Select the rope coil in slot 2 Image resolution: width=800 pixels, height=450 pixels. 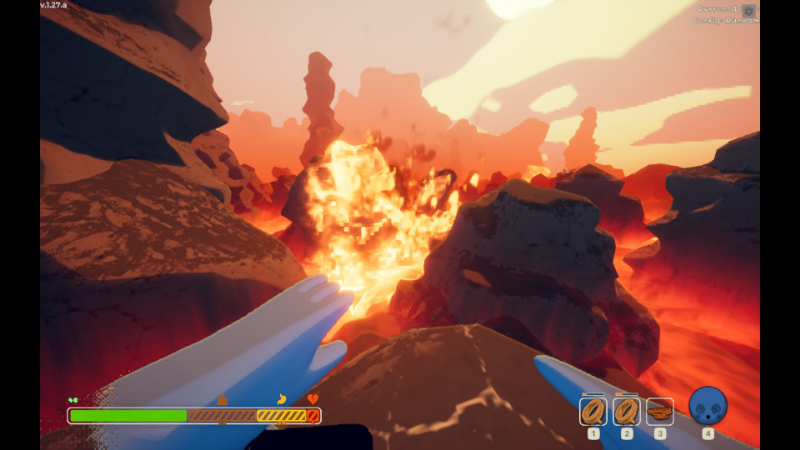(x=627, y=410)
